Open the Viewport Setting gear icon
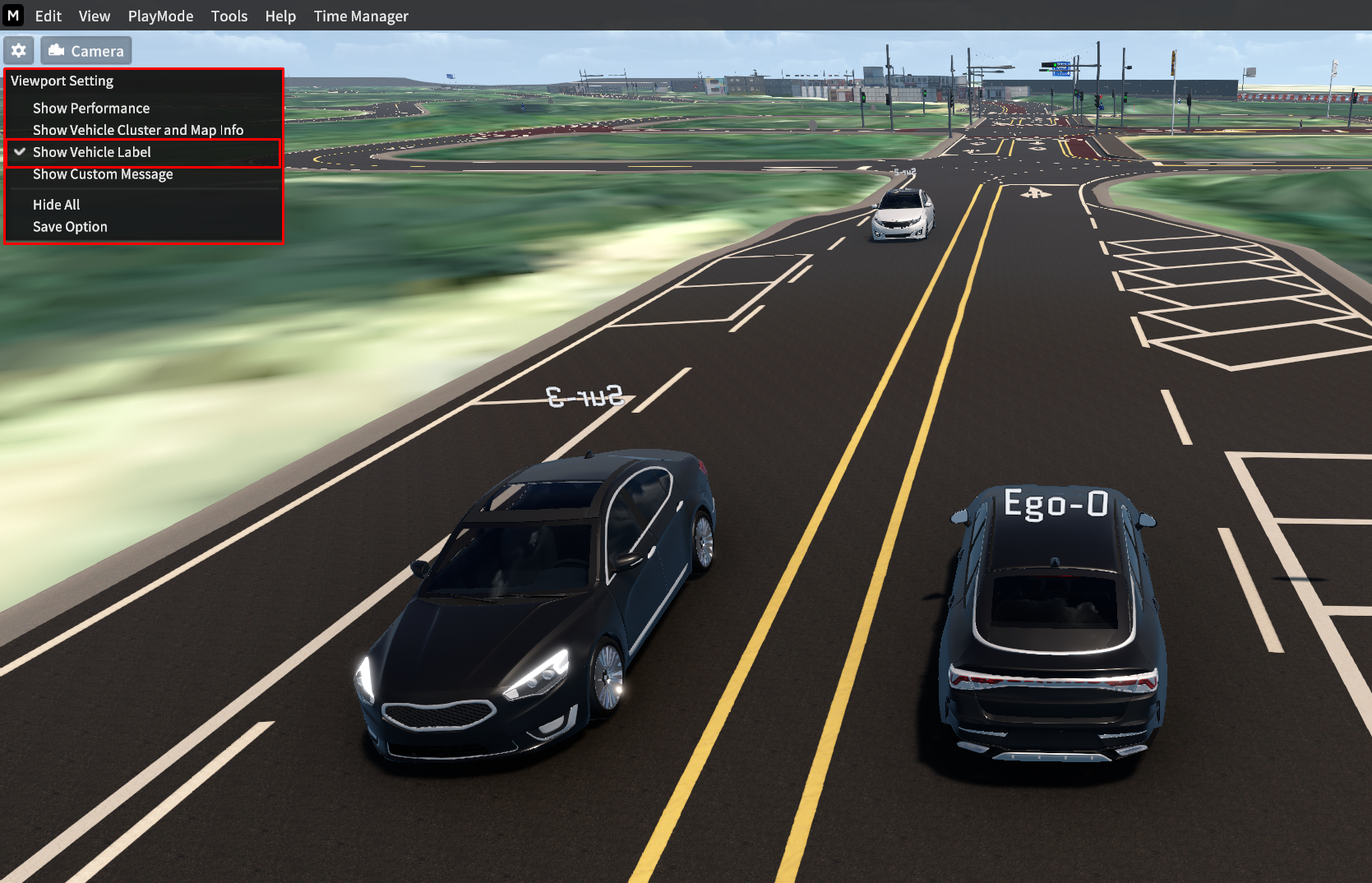Viewport: 1372px width, 883px height. (18, 50)
